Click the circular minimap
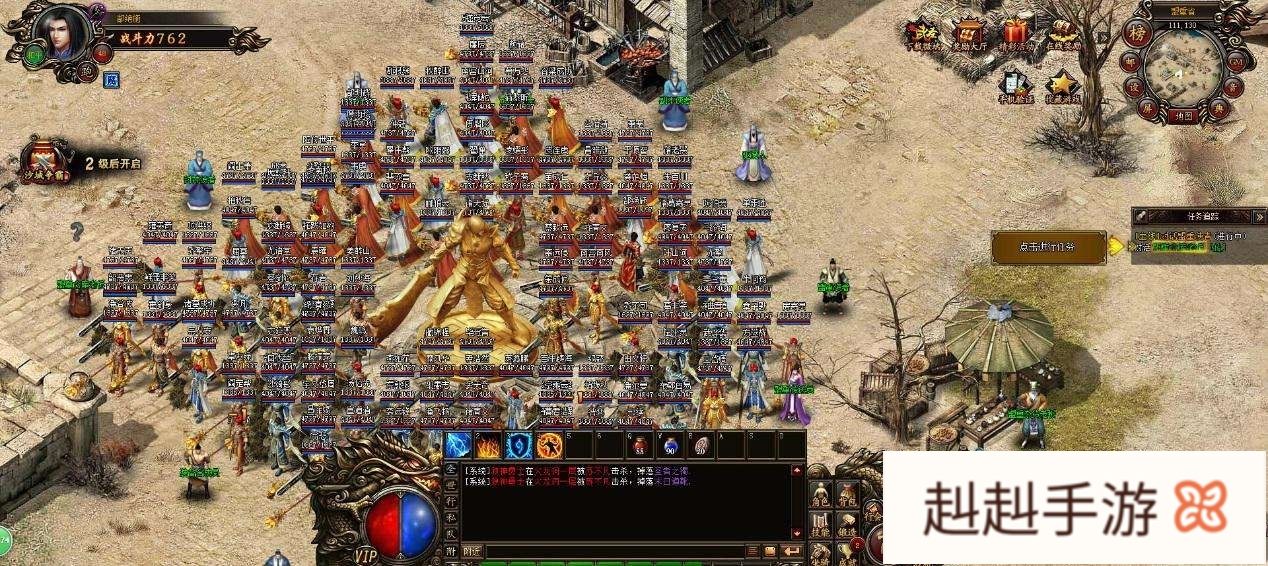1268x566 pixels. tap(1185, 68)
